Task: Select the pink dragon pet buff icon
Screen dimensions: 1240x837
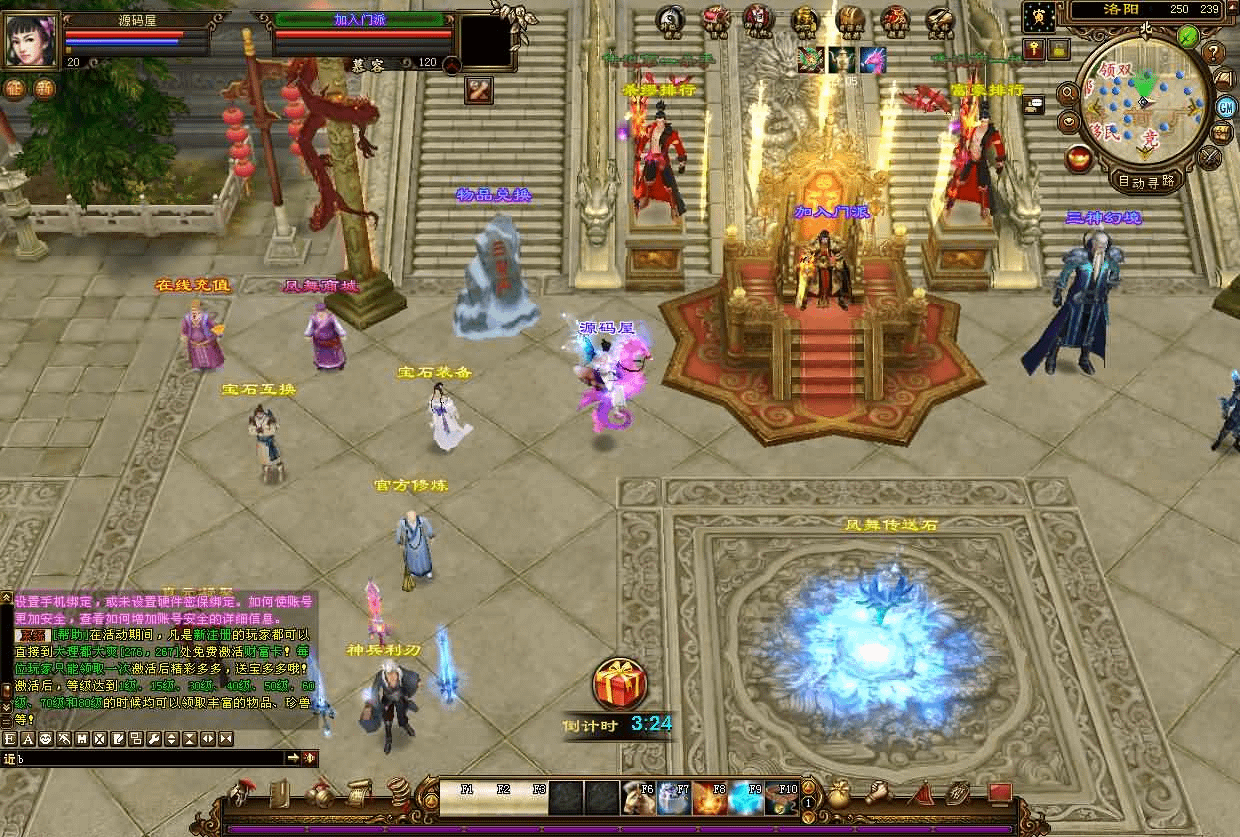Action: pos(872,60)
